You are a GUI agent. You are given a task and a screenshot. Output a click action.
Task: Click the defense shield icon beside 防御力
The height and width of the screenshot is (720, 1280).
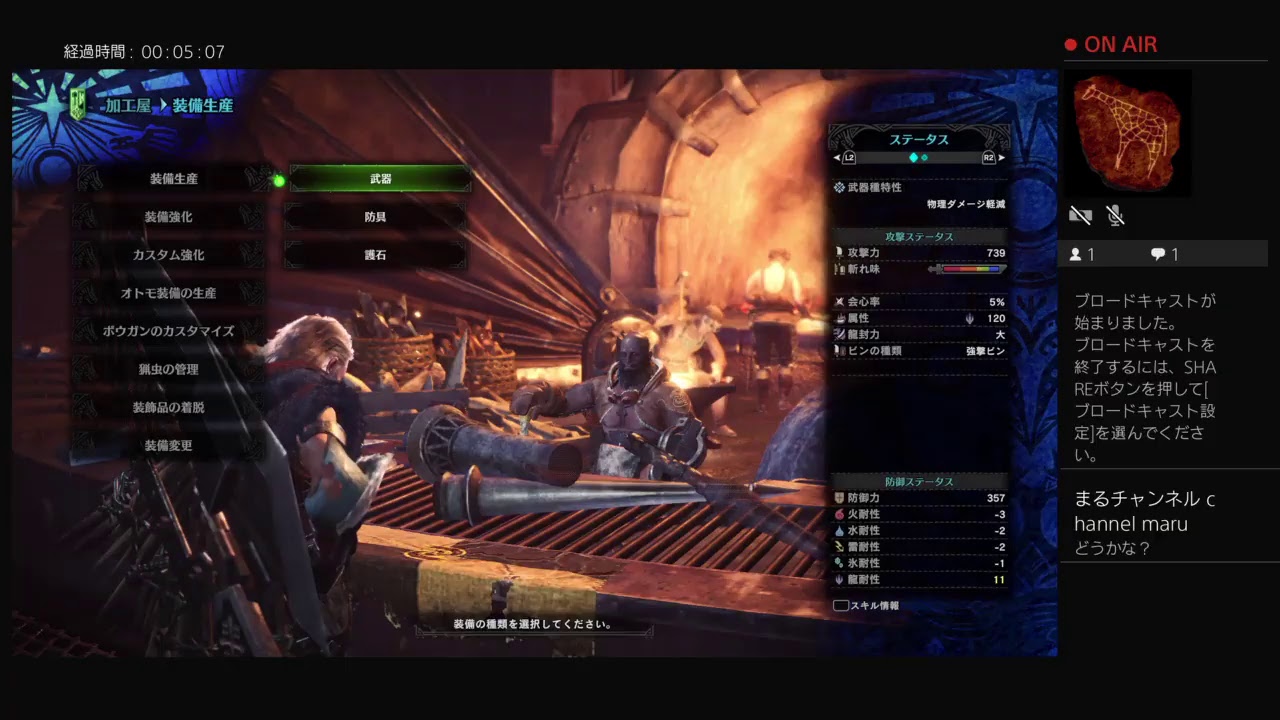[840, 498]
